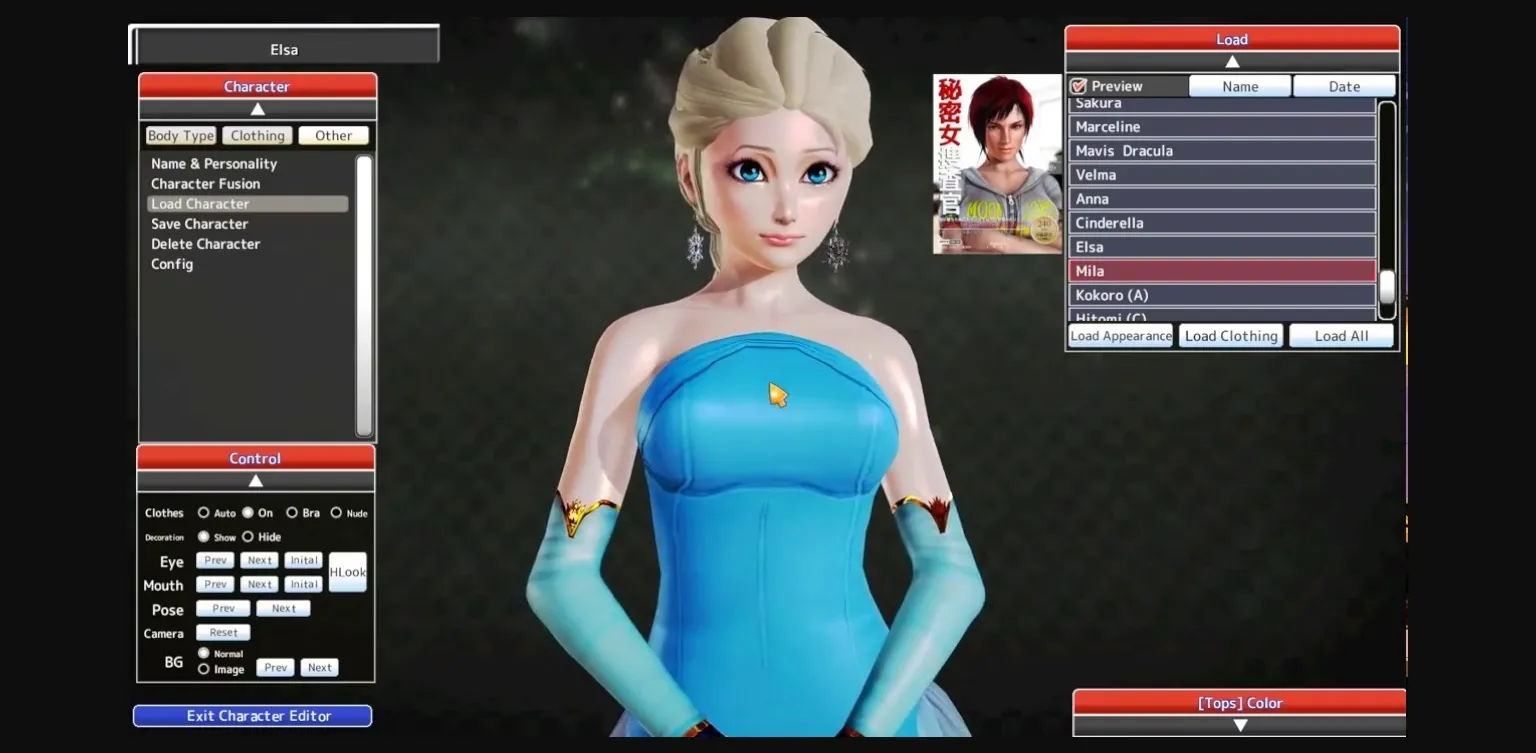Click the Elsa name field
Image resolution: width=1536 pixels, height=753 pixels.
[x=284, y=49]
